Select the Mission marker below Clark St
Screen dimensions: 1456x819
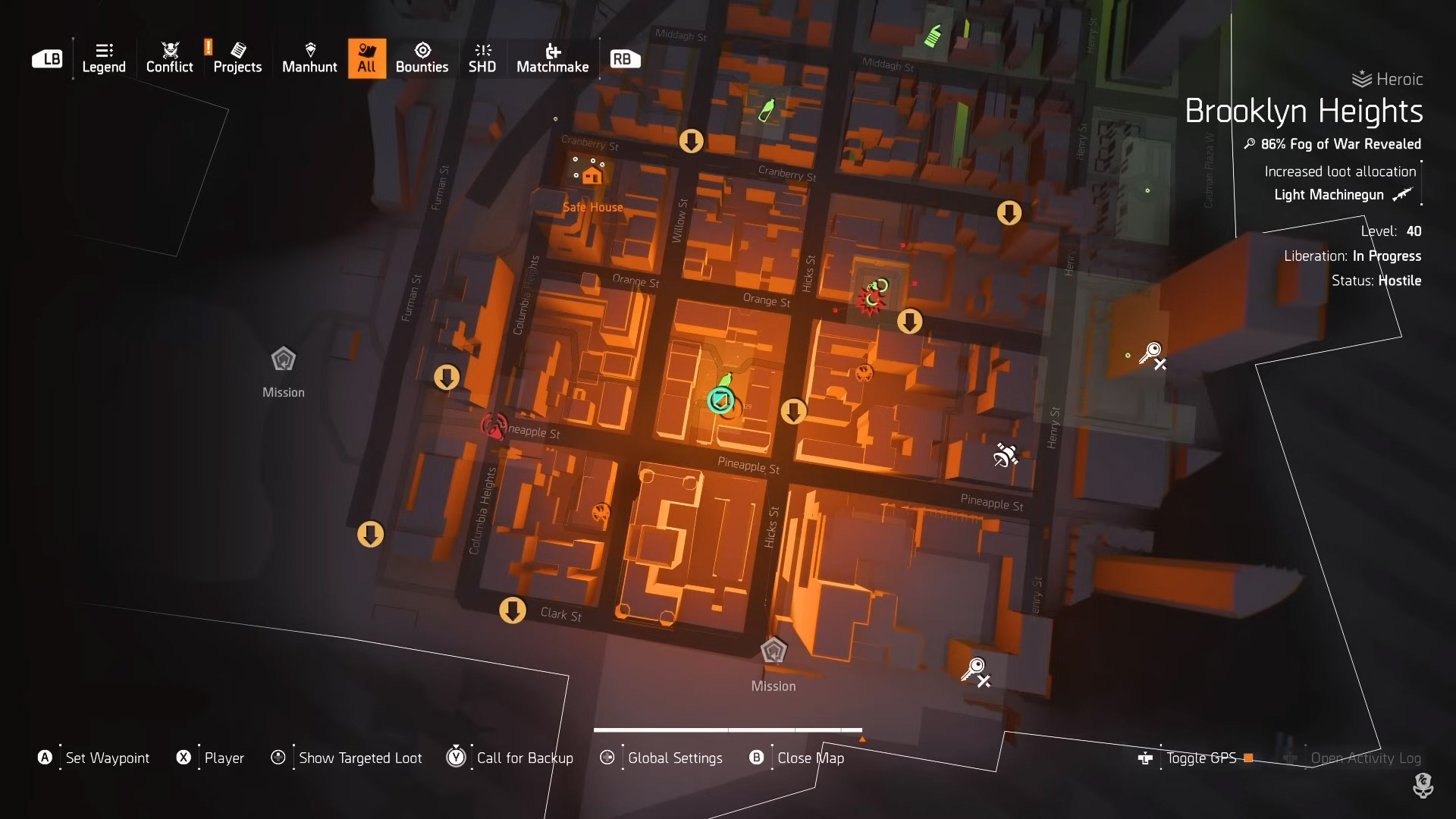(x=773, y=651)
